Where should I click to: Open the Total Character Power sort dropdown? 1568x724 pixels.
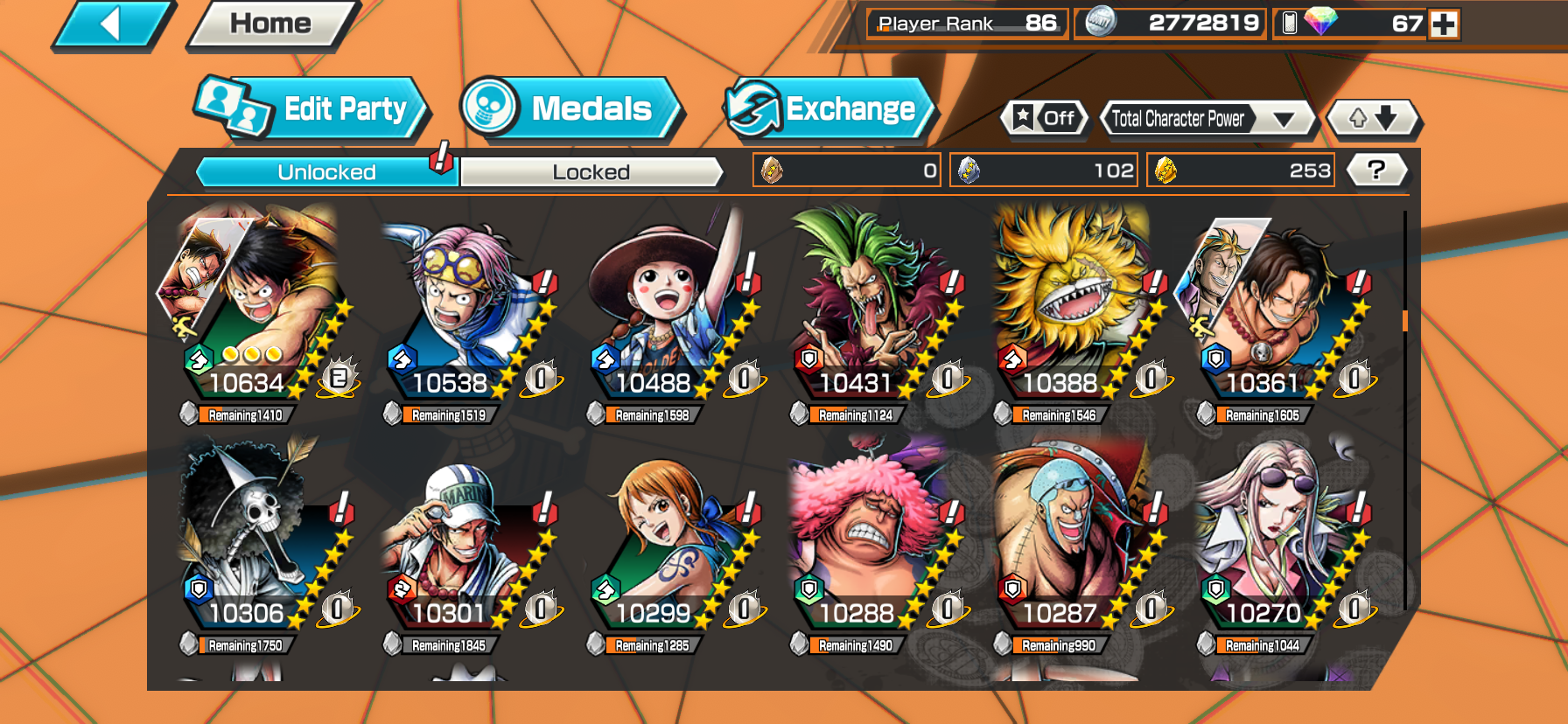[1206, 118]
